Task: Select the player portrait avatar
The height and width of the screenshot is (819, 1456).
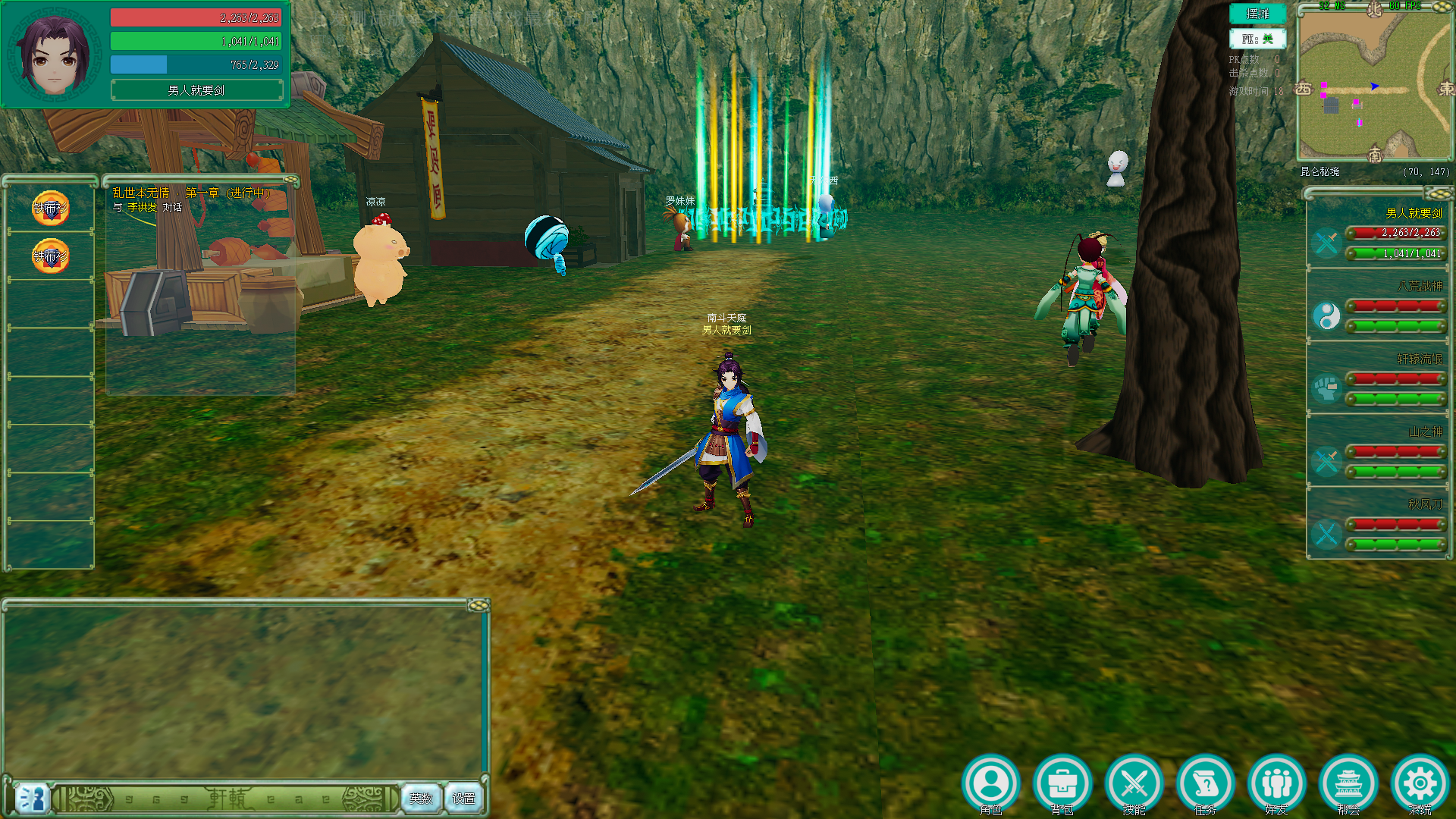Action: coord(55,55)
